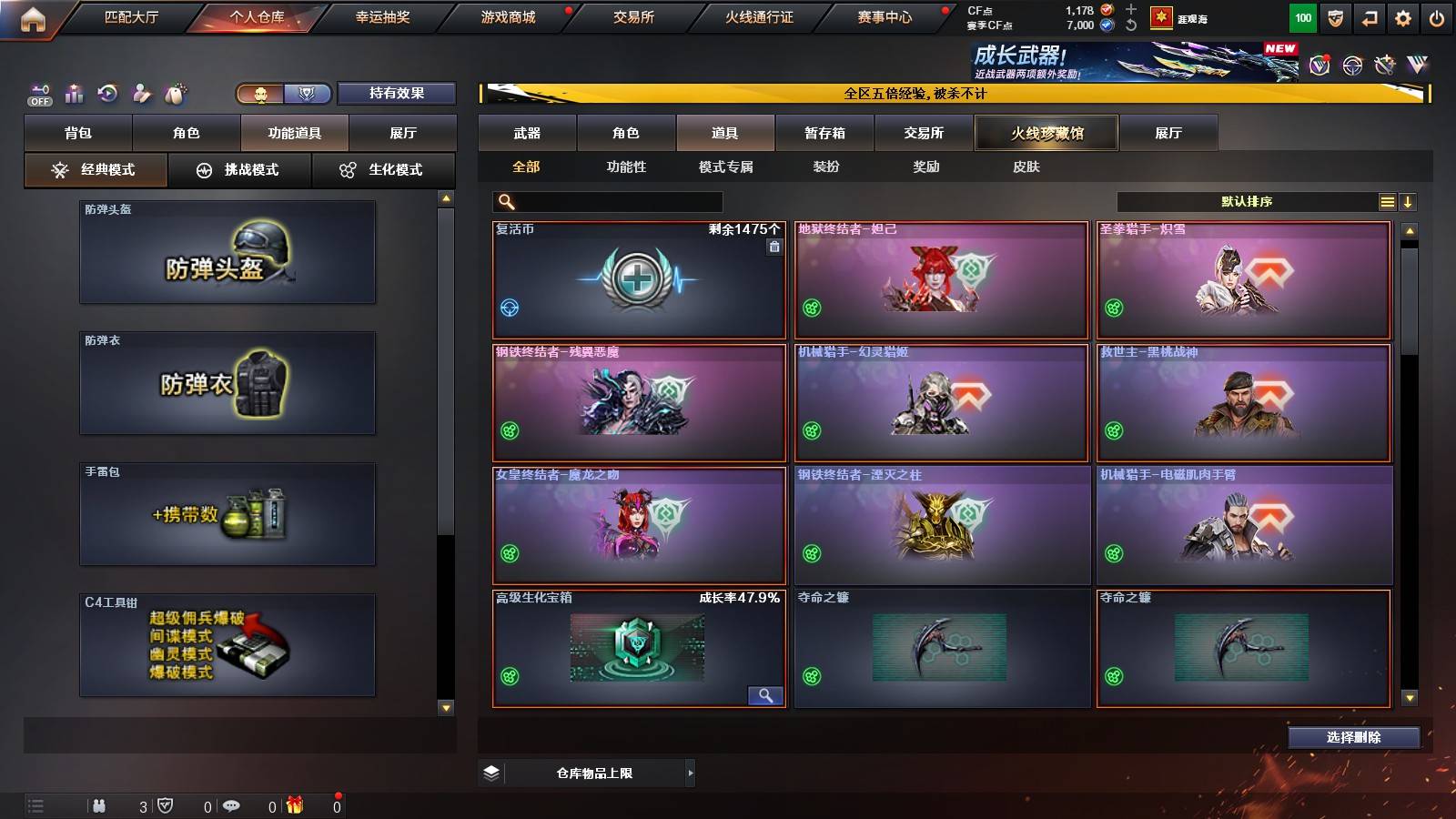Click the replay/return arrow icon at top right
The image size is (1456, 819).
click(x=1369, y=17)
